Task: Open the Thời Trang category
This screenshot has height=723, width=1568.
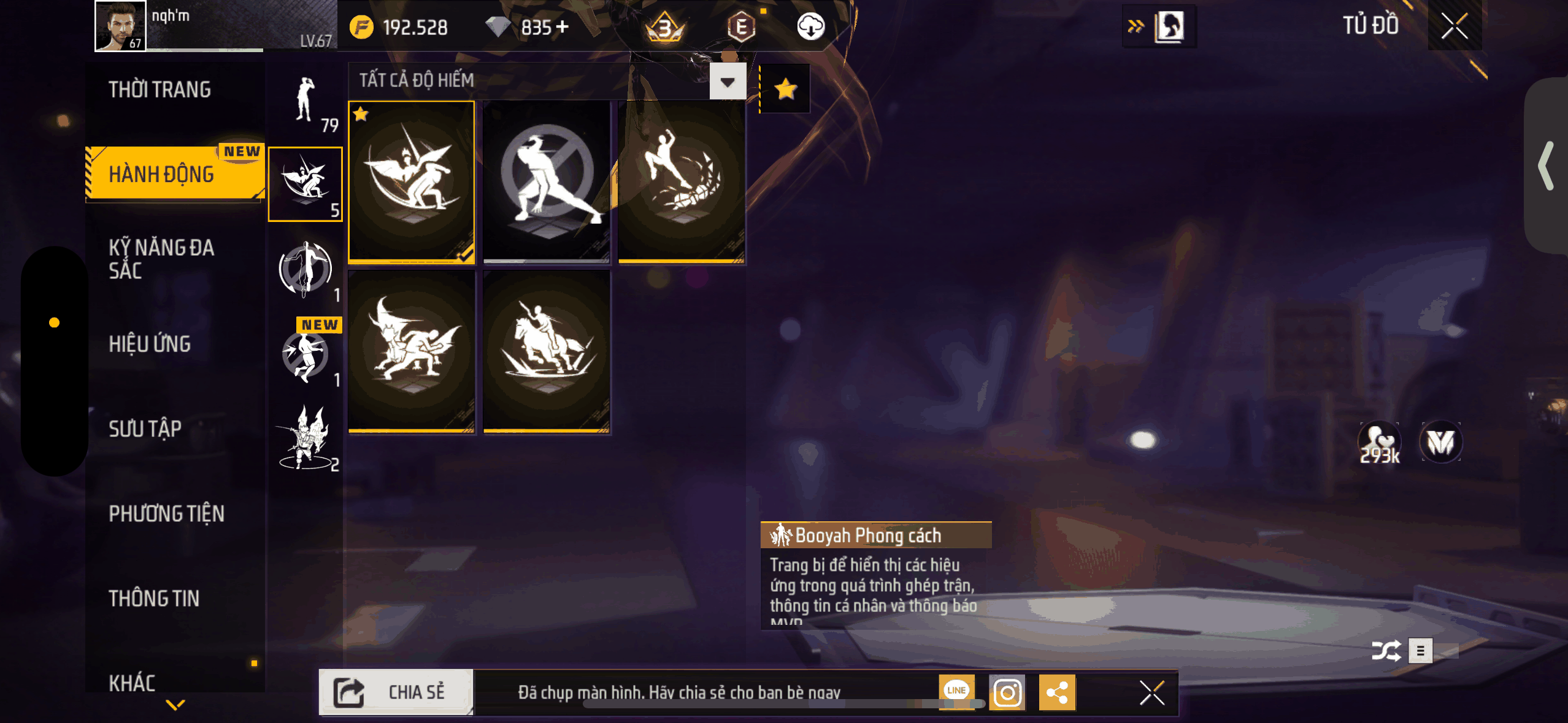Action: 160,90
